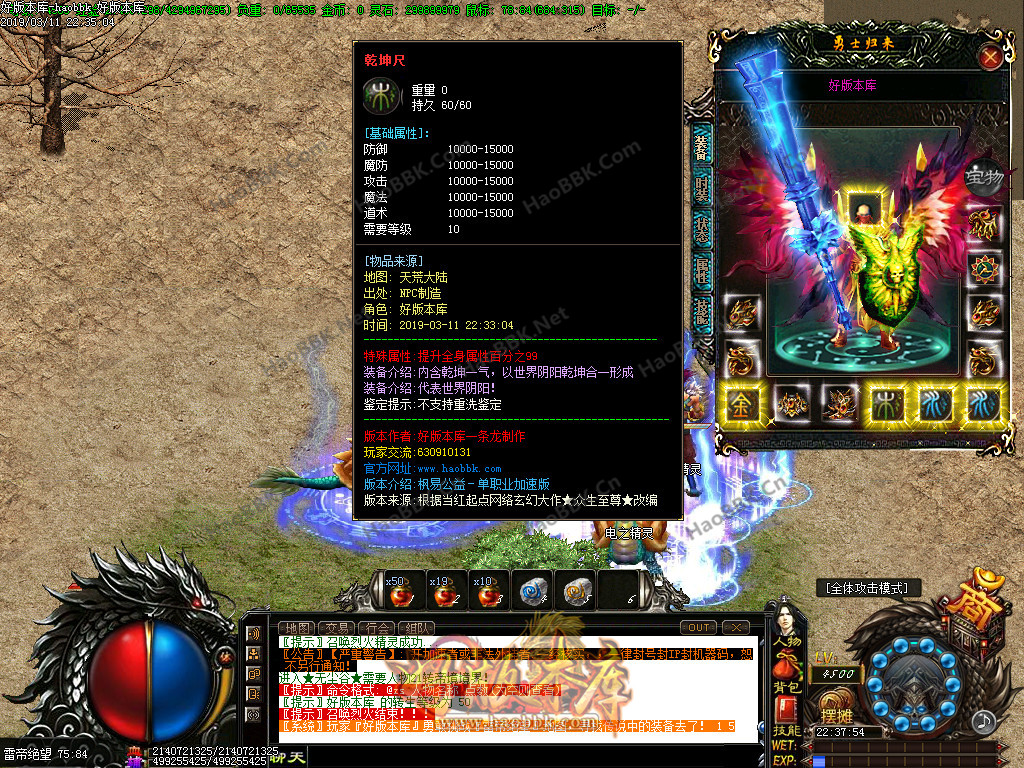Viewport: 1024px width, 768px height.
Task: Open the 技能 tab in character panel
Action: 702,313
